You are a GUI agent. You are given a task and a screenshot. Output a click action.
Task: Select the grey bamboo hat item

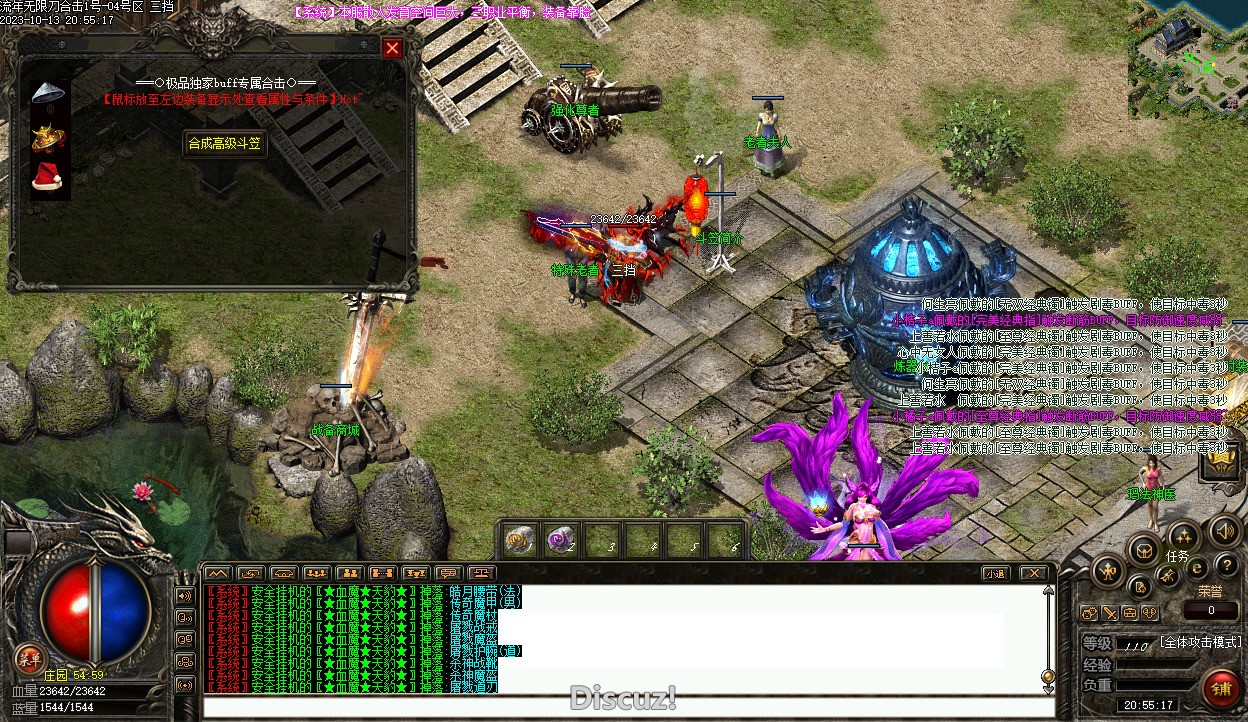tap(48, 94)
